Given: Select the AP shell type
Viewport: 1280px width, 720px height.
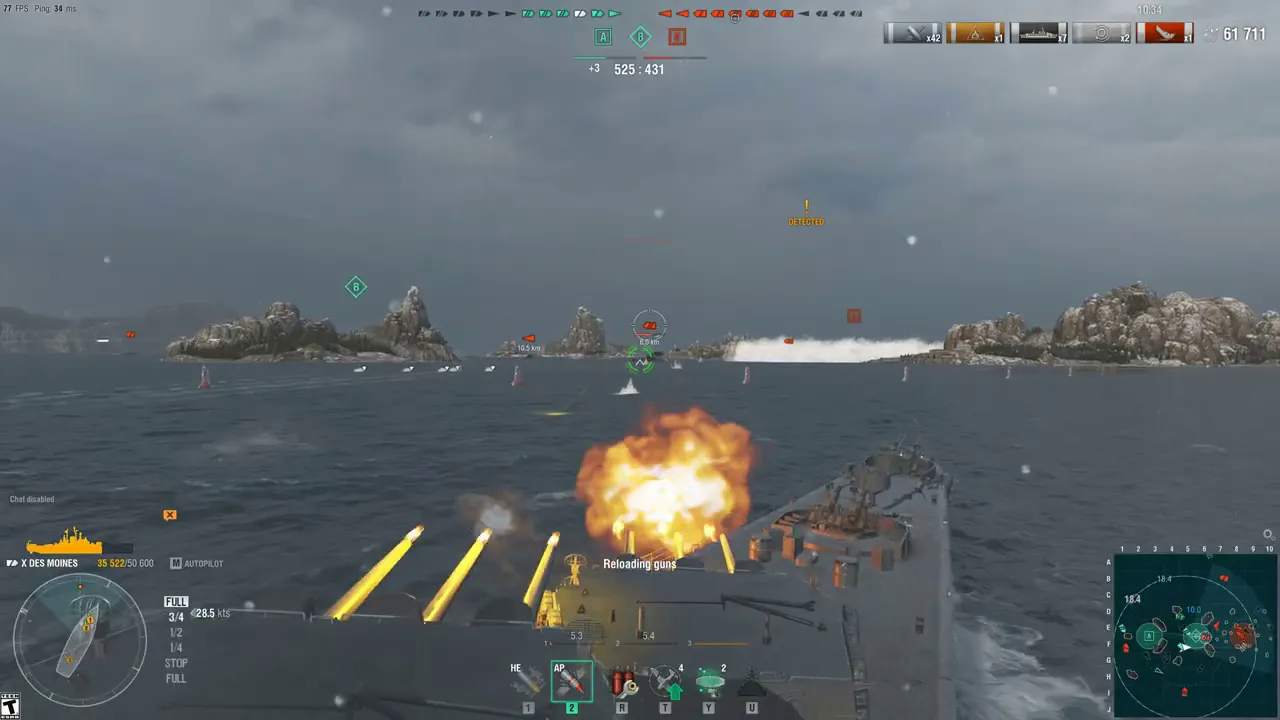Looking at the screenshot, I should (571, 682).
